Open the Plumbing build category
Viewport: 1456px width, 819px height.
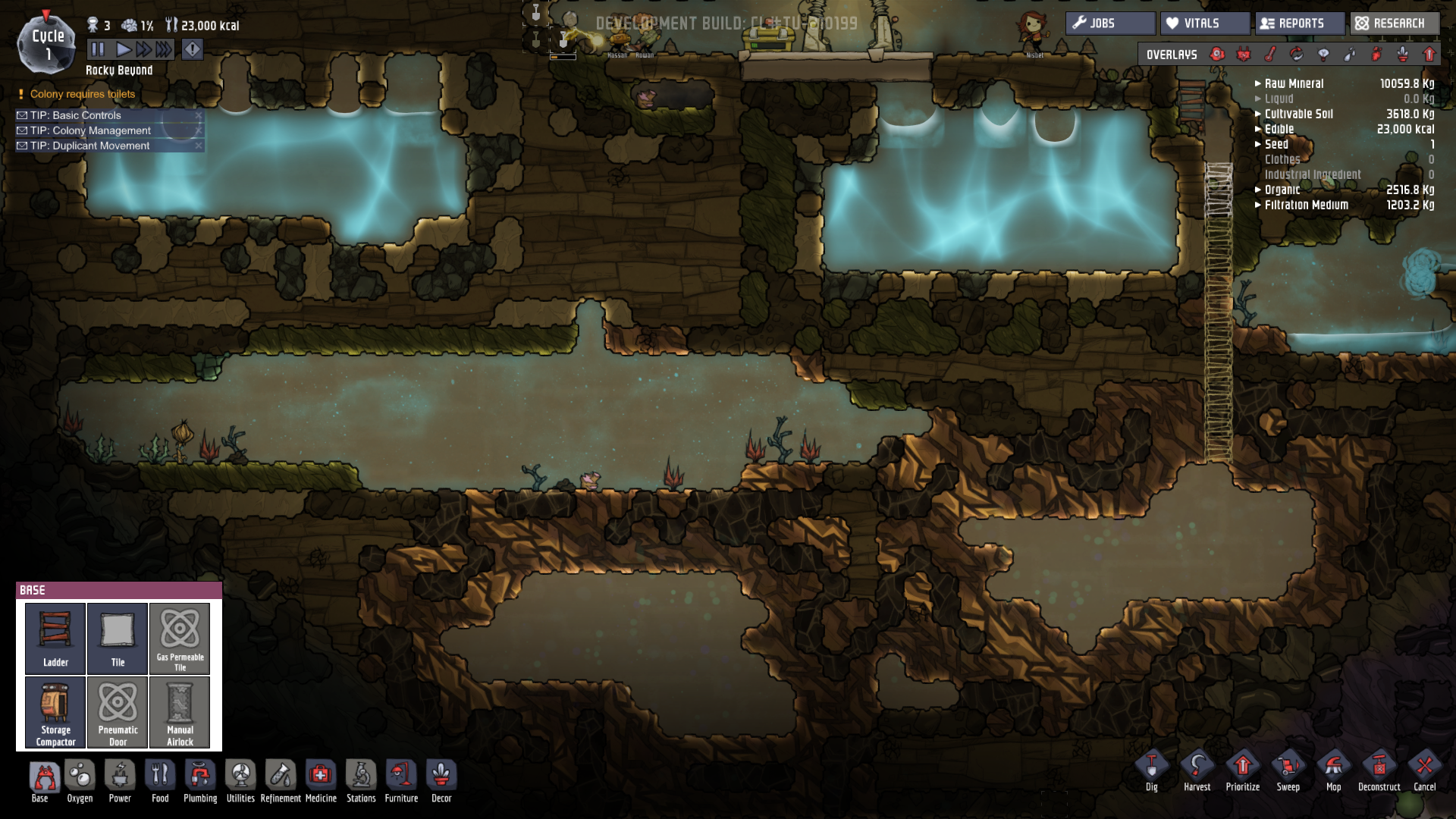pos(200,781)
